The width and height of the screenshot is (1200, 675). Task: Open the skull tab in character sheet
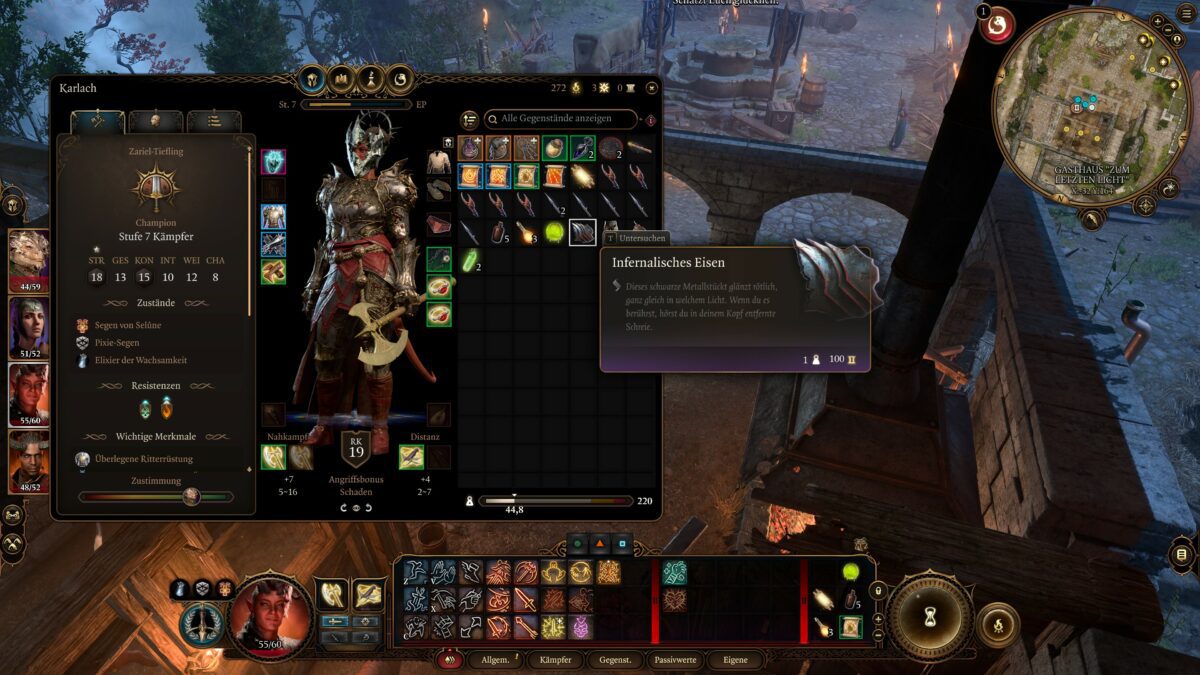coord(155,121)
